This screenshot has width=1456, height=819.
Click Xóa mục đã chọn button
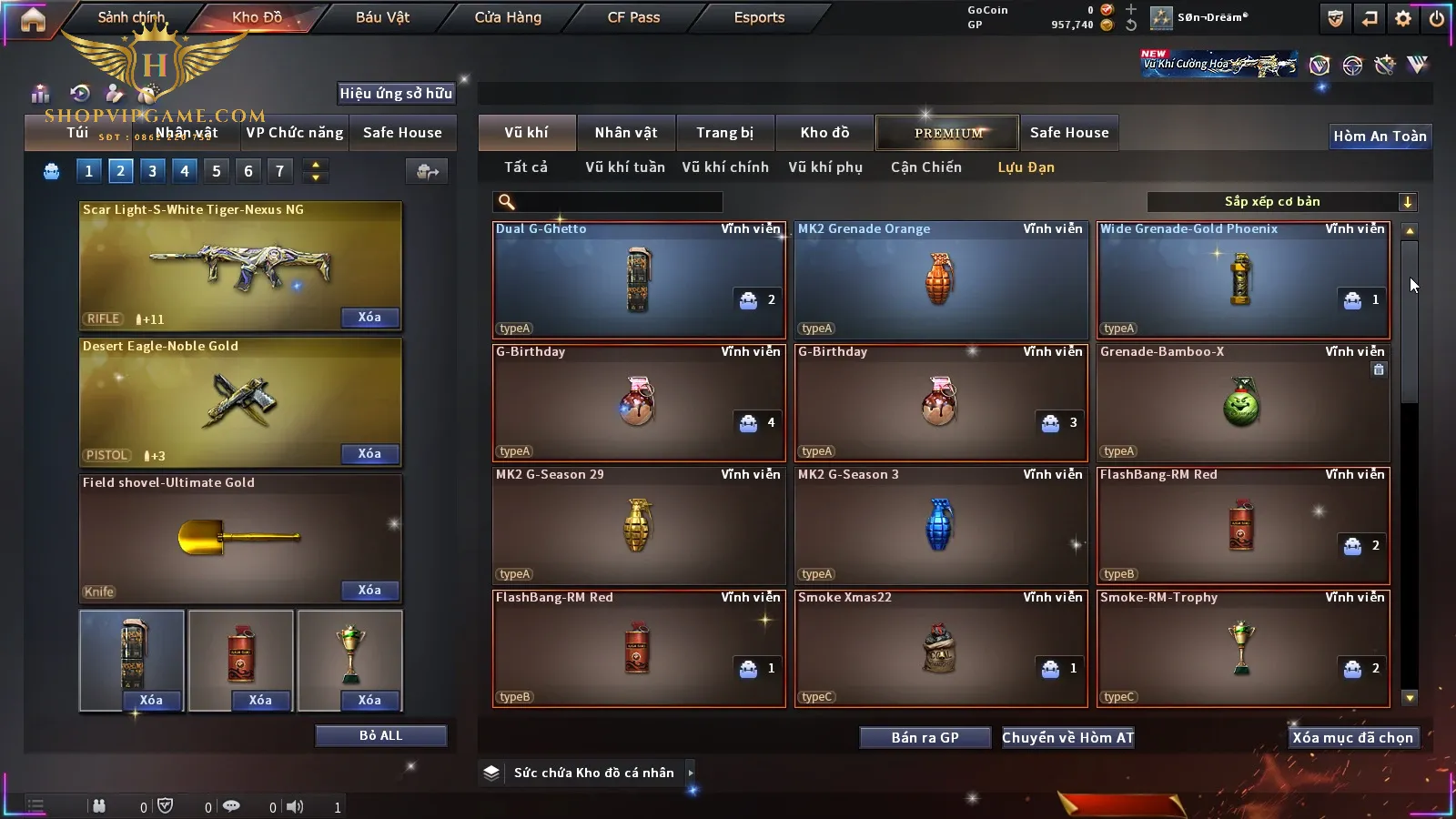[x=1352, y=738]
